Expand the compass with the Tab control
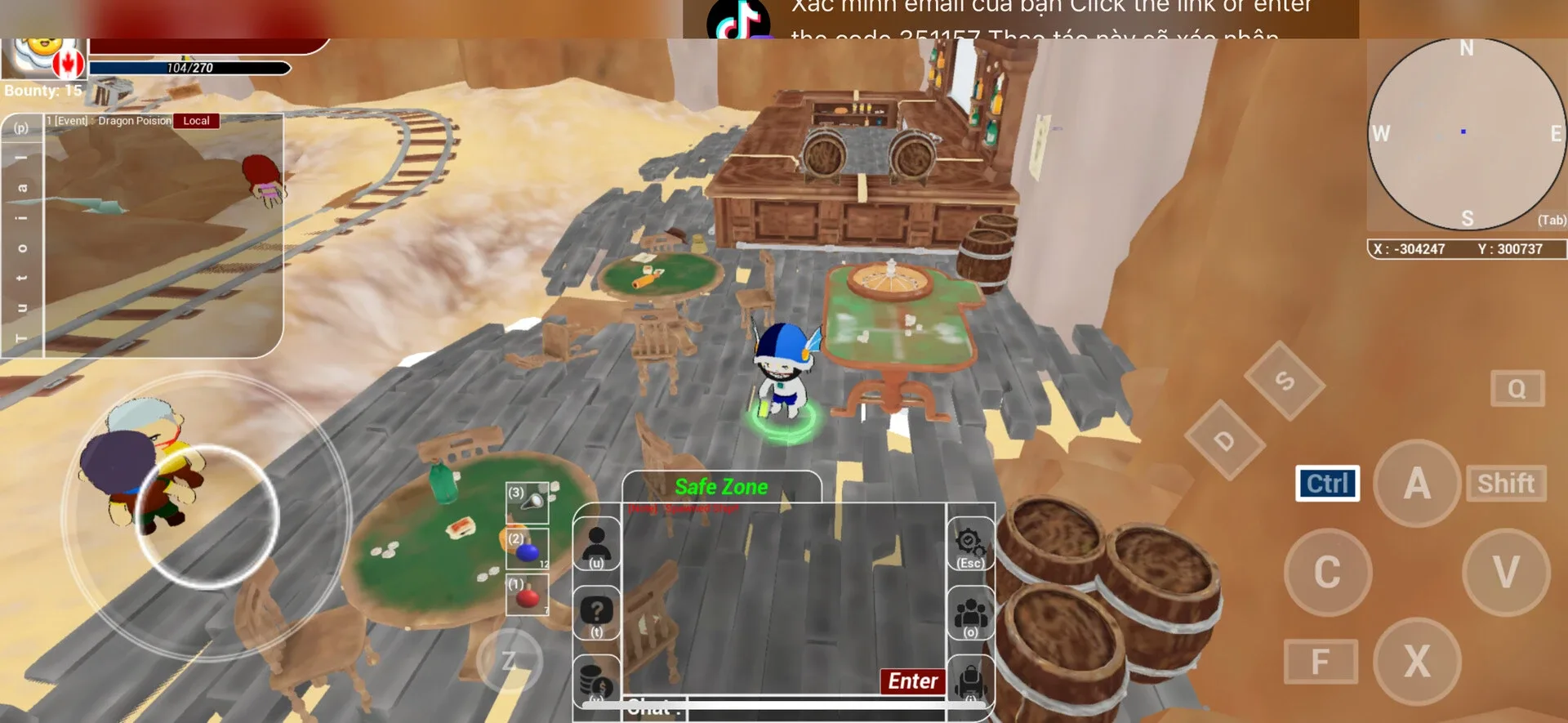This screenshot has width=1568, height=723. click(x=1550, y=220)
